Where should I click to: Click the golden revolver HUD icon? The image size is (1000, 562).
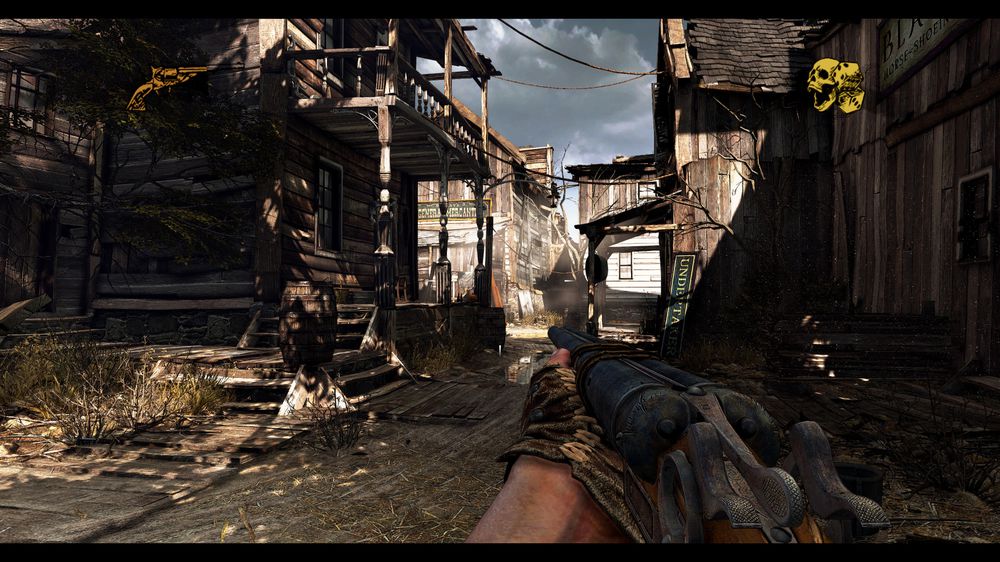point(165,85)
